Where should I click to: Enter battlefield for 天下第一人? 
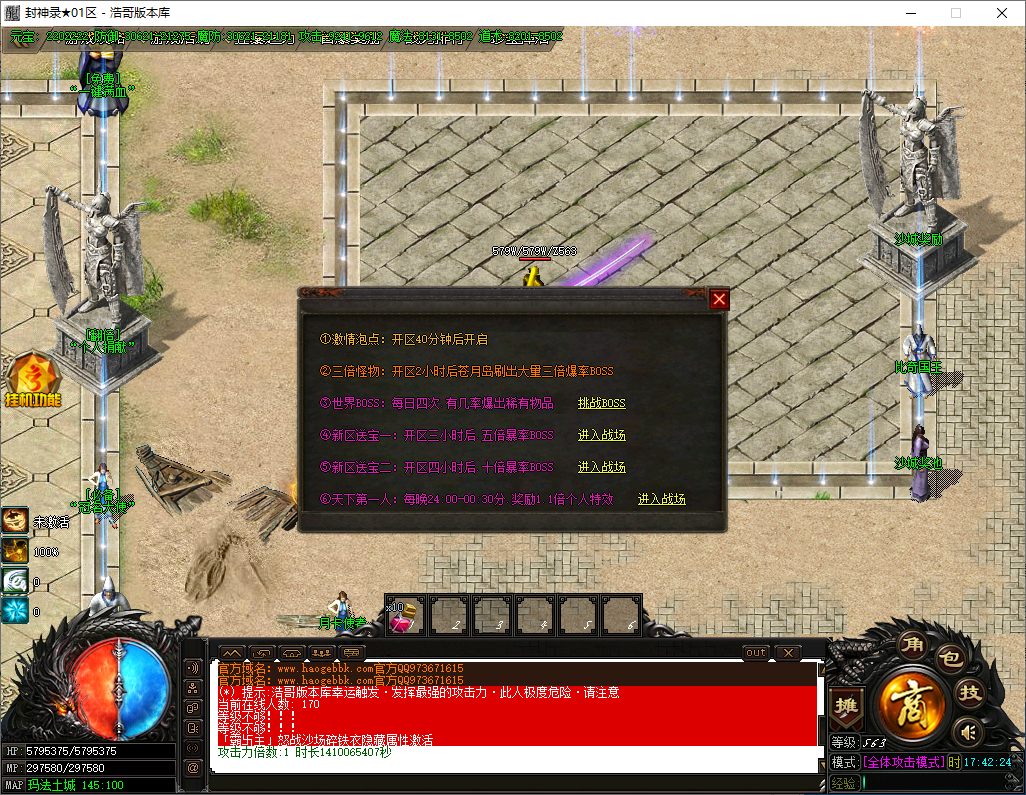coord(661,499)
